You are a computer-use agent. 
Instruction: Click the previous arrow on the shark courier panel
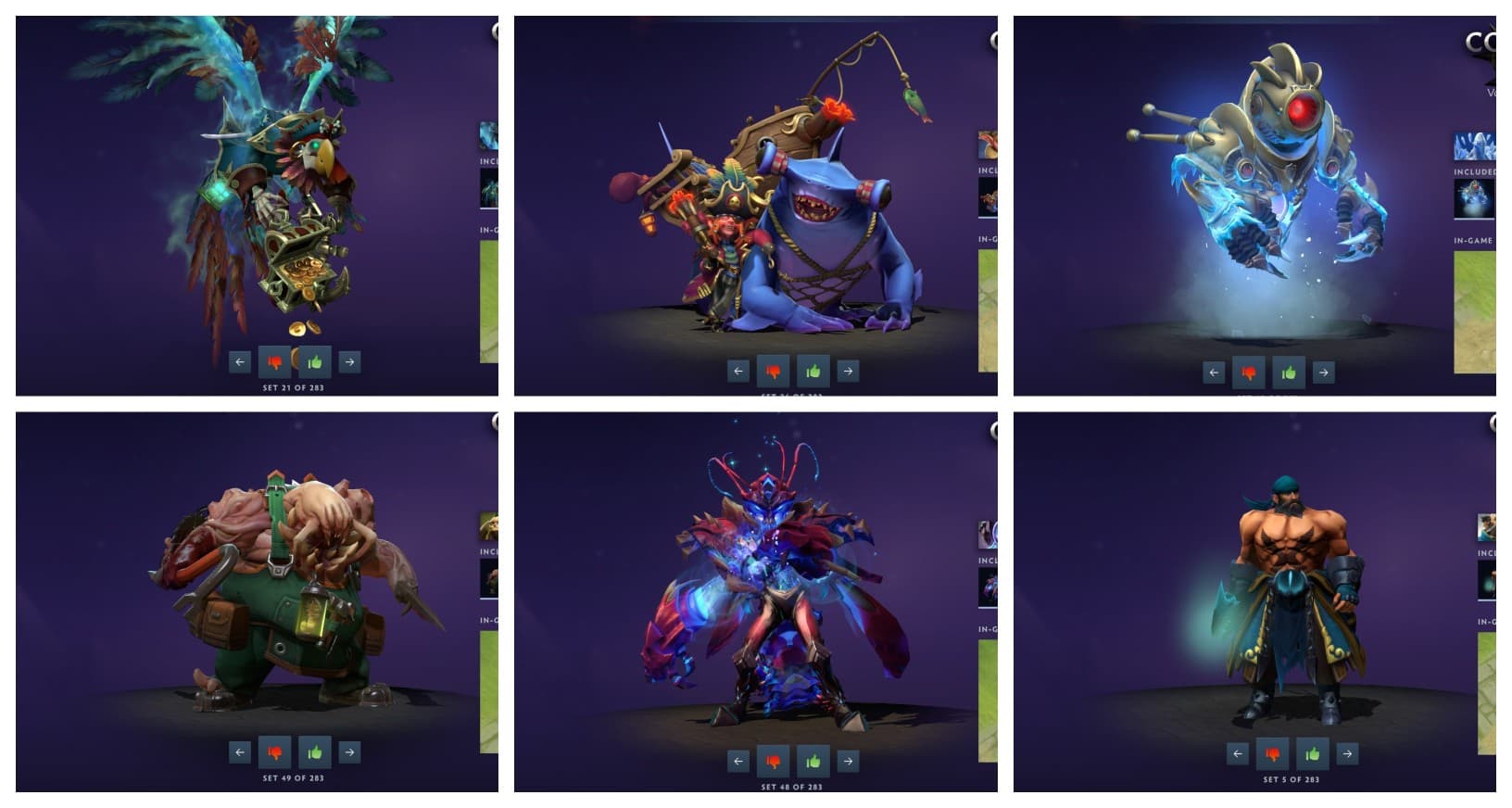click(x=737, y=370)
